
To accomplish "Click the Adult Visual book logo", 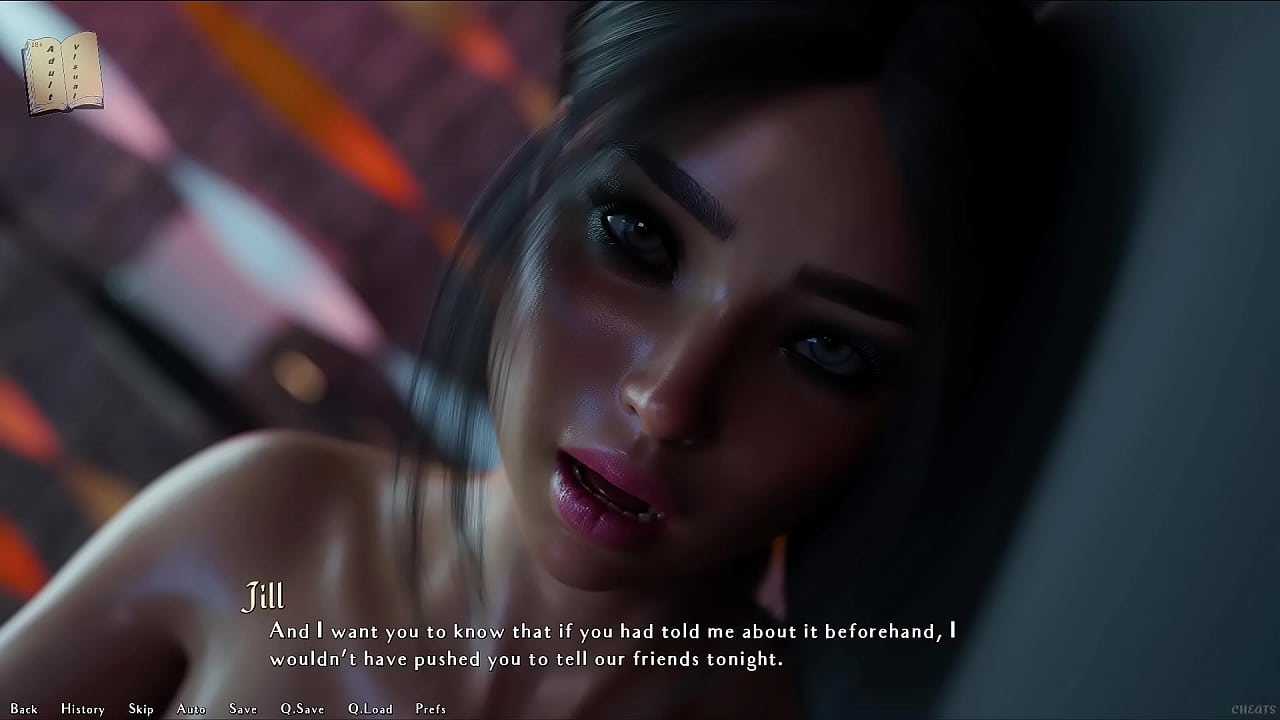I will pyautogui.click(x=60, y=70).
